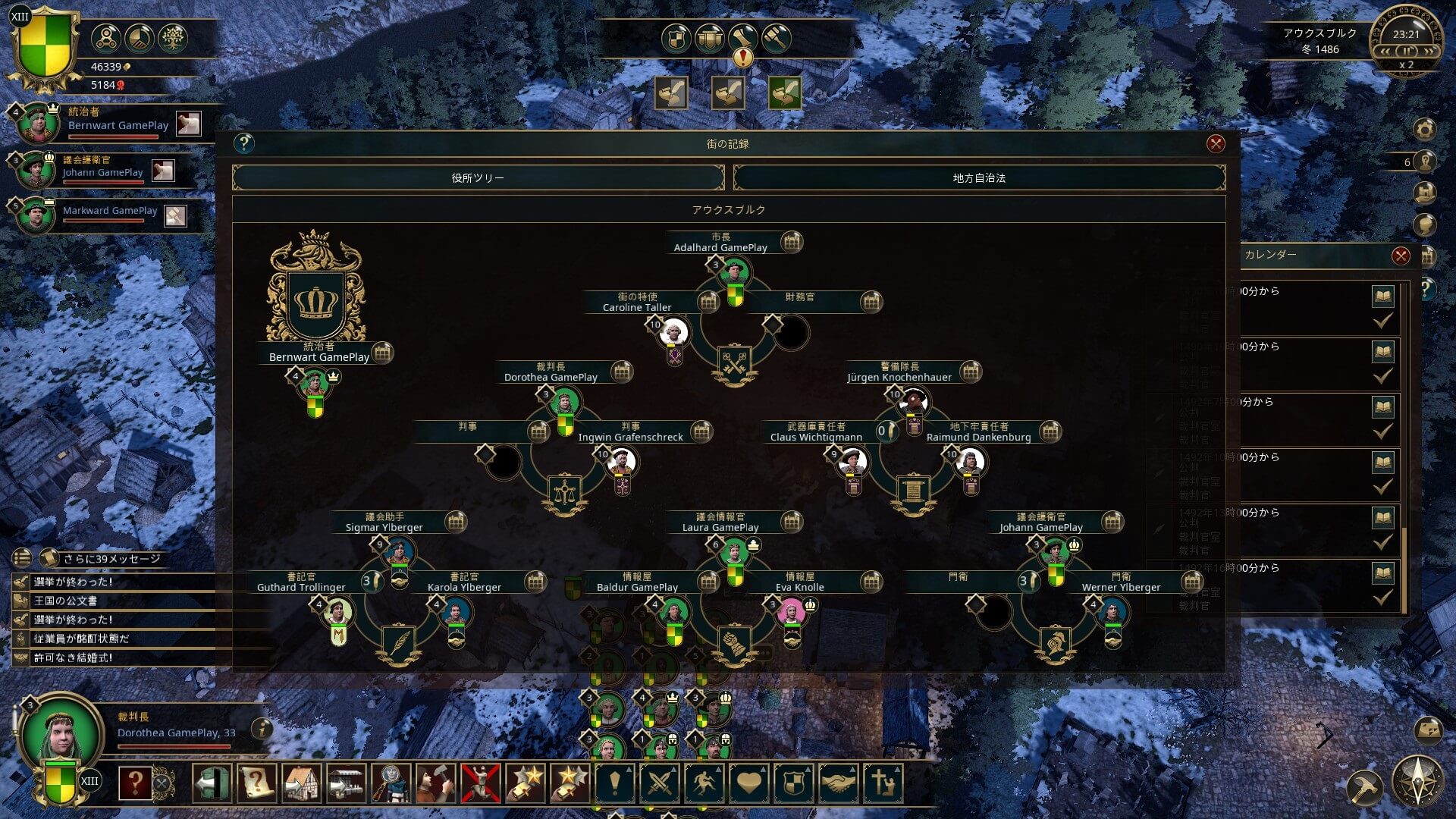Image resolution: width=1456 pixels, height=819 pixels.
Task: Select Johann GamePlay in the family list
Action: pos(102,172)
